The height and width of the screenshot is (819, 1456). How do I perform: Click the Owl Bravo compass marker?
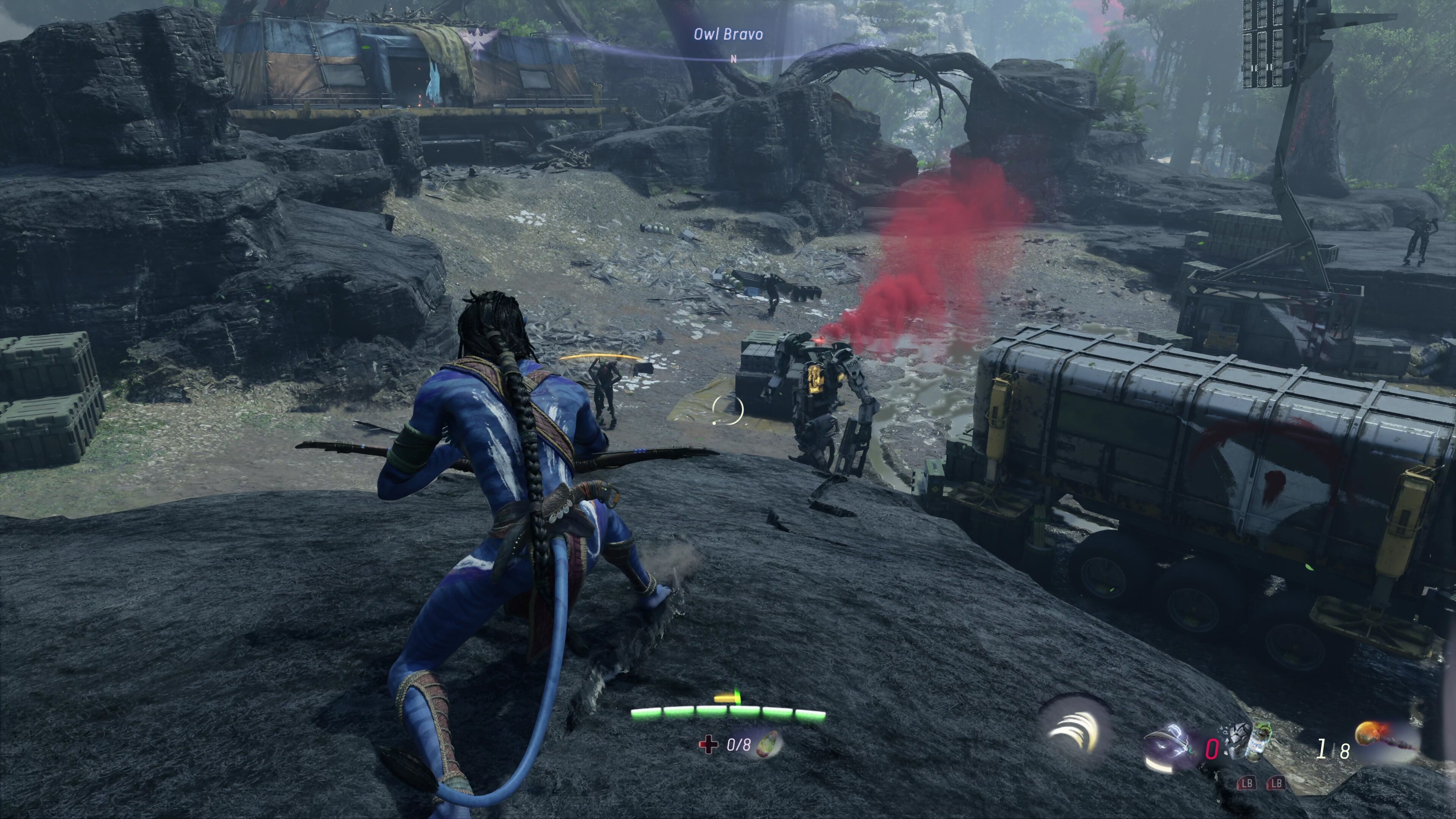coord(728,35)
